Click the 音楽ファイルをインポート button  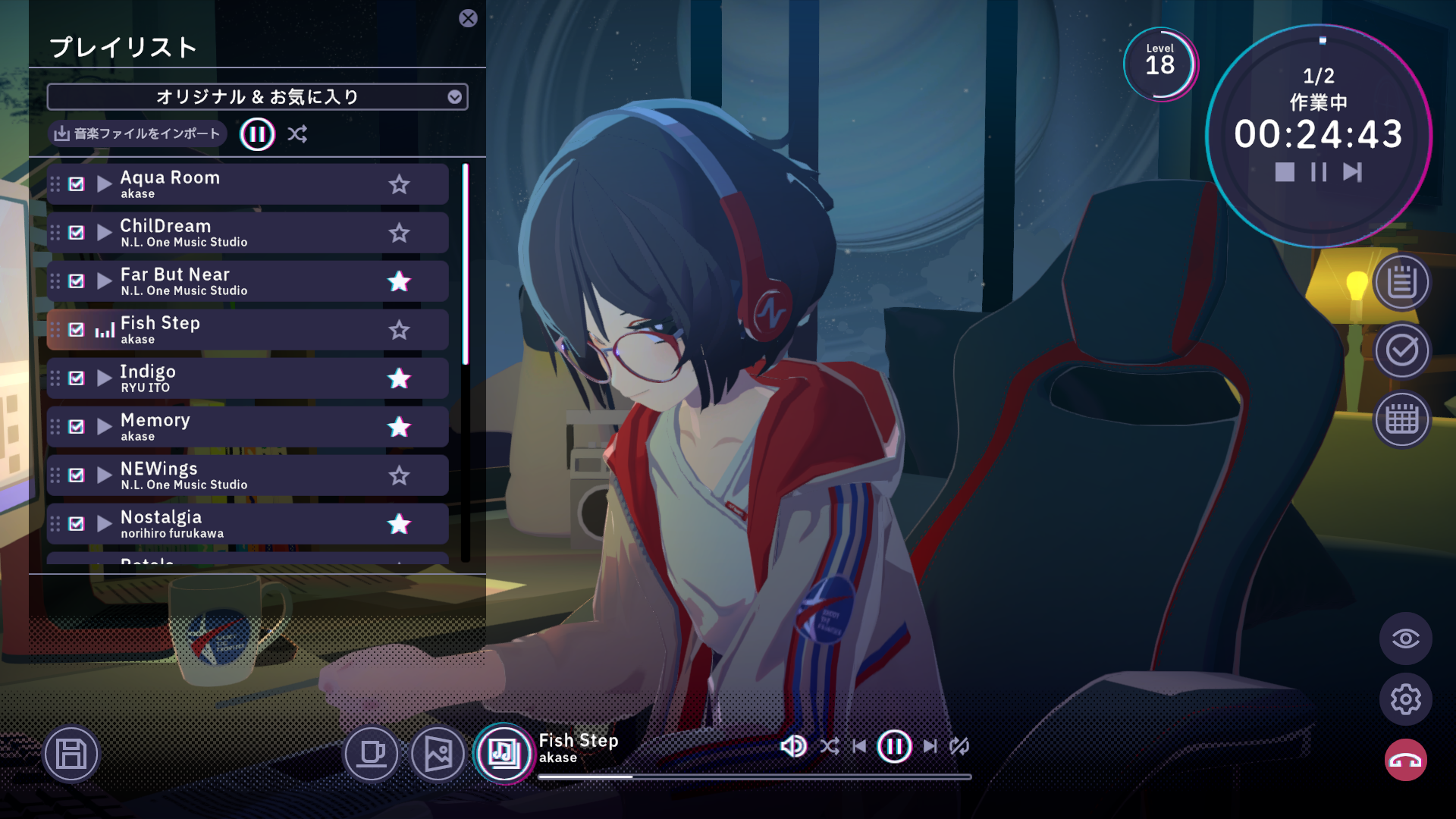pyautogui.click(x=136, y=133)
